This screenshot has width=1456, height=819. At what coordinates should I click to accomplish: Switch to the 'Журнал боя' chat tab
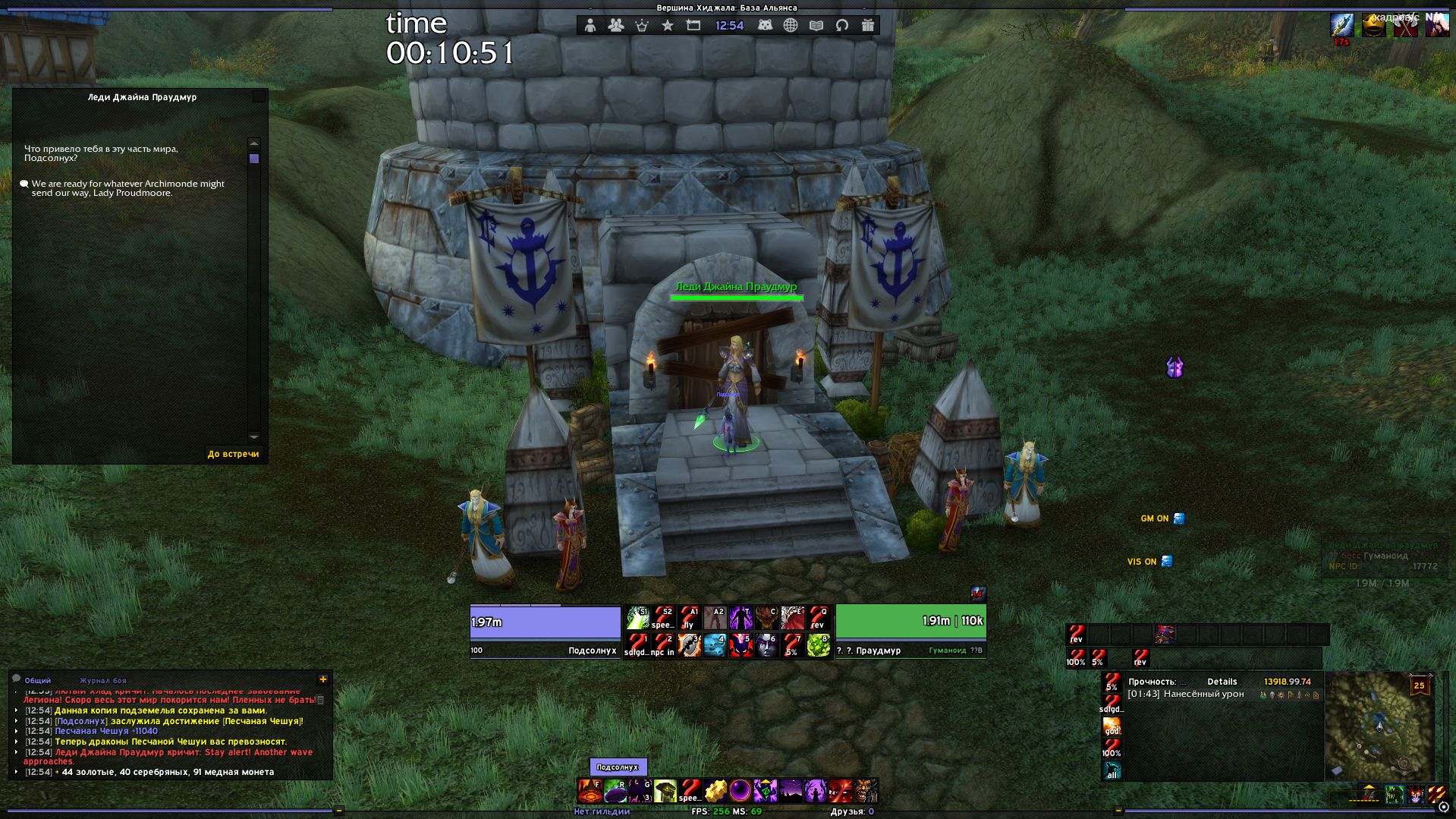(x=103, y=680)
